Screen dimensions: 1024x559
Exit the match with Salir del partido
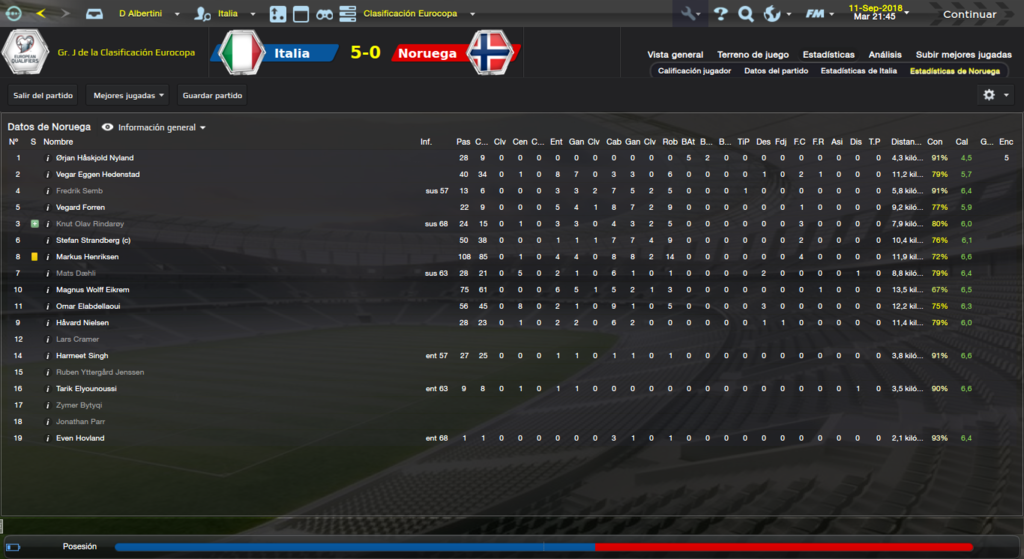[x=42, y=96]
